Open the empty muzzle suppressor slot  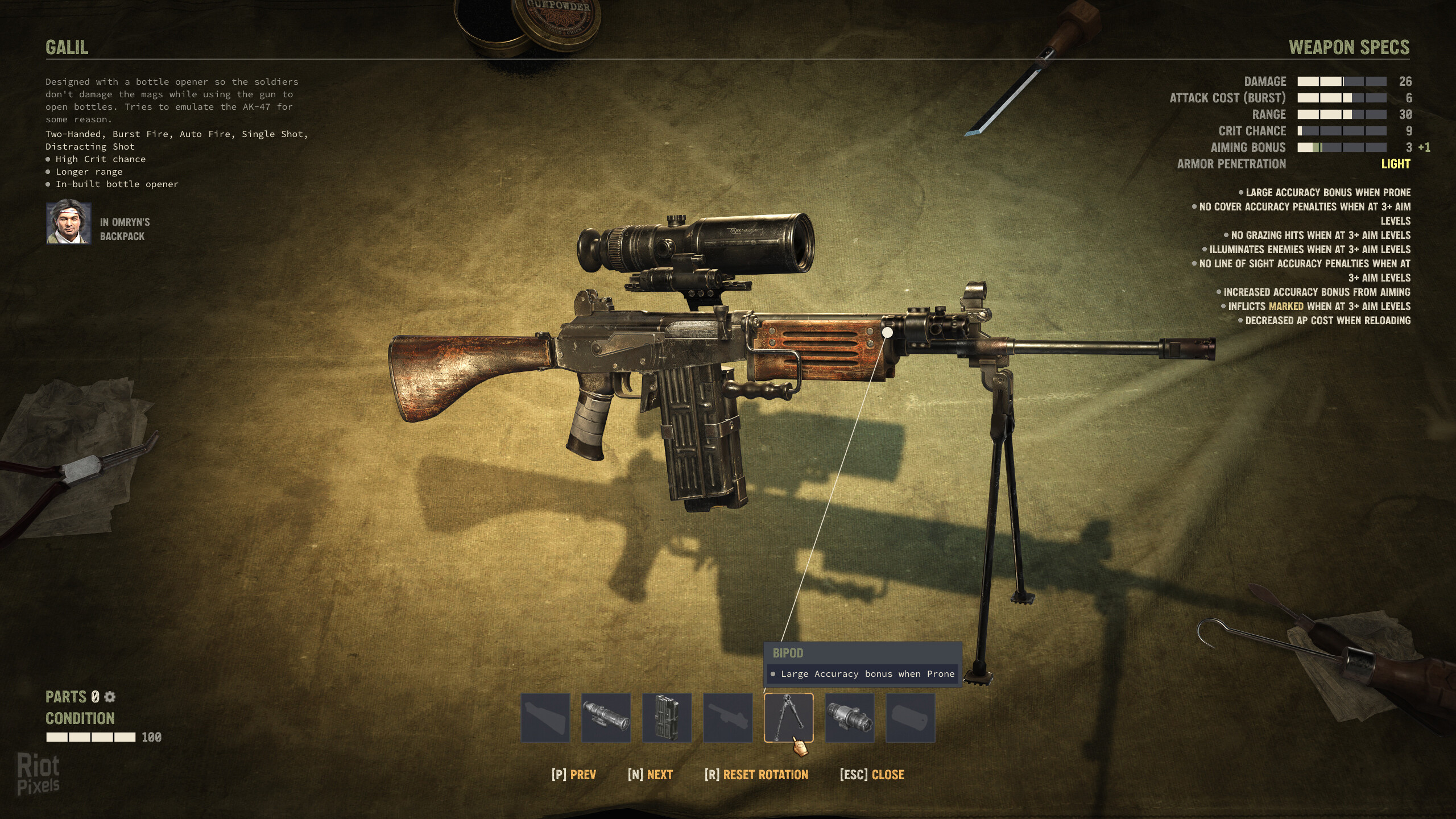click(x=910, y=717)
